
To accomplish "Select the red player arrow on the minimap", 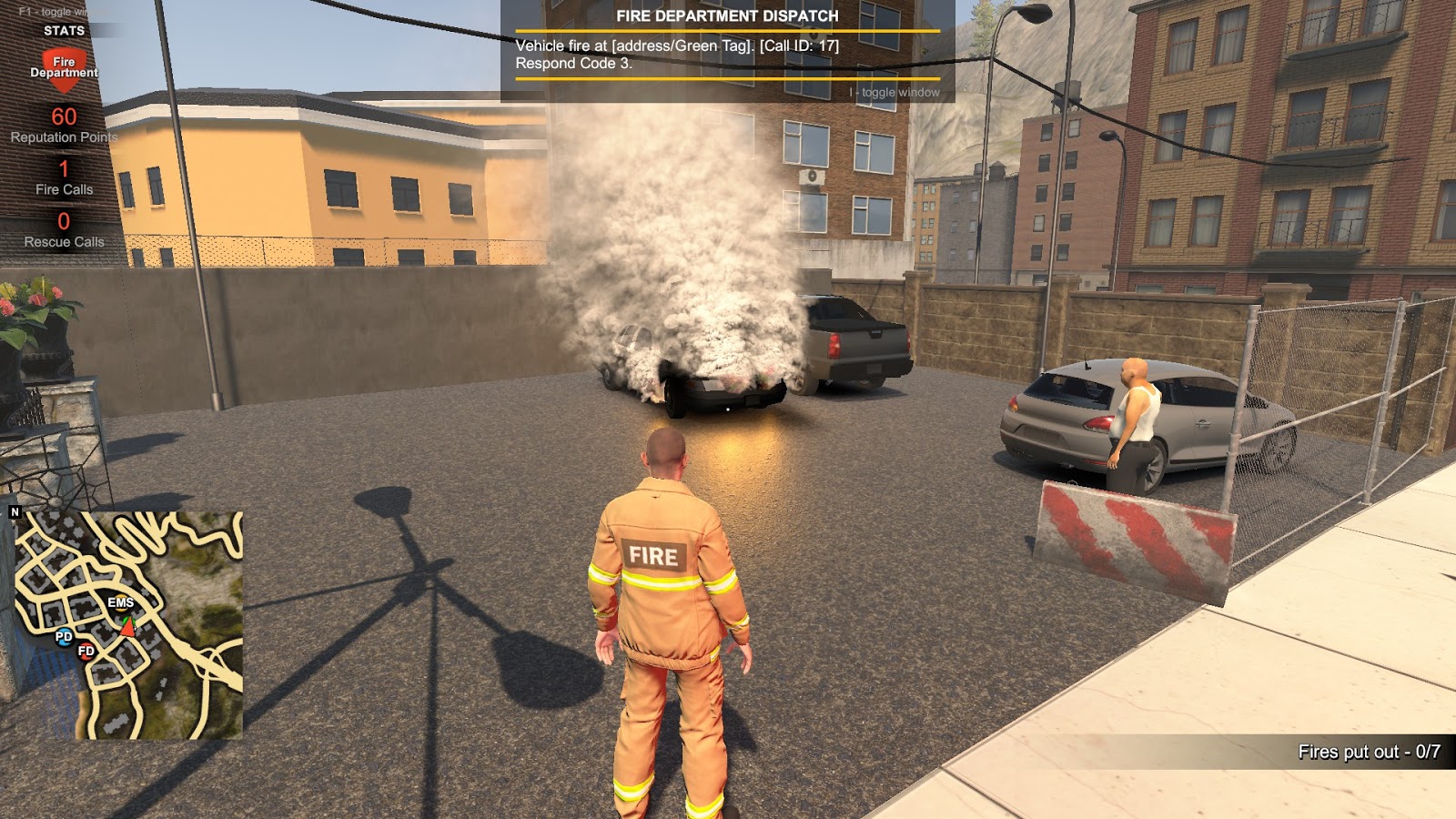I will tap(127, 630).
